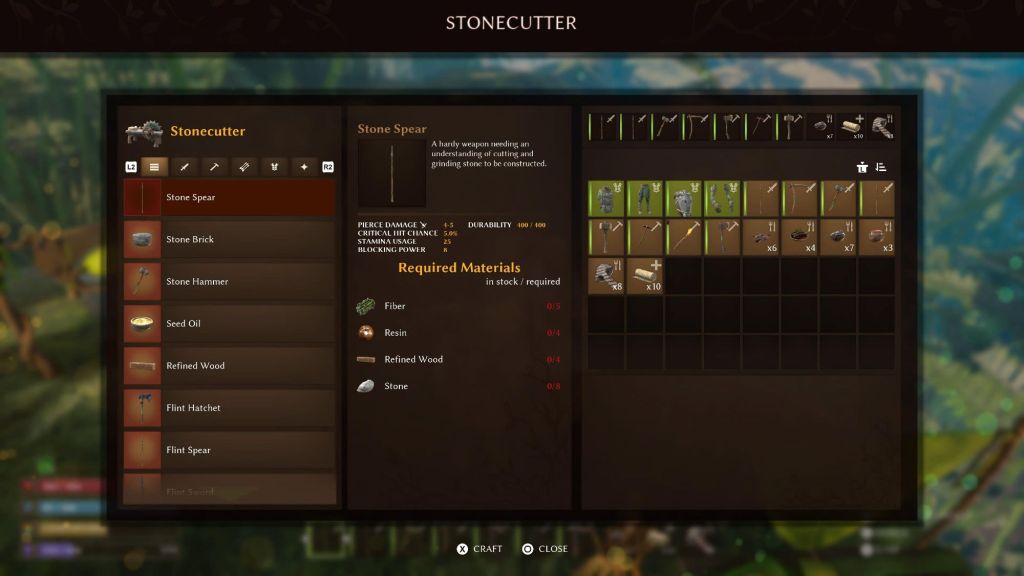Open the sparkle miscellaneous category tab

(304, 167)
